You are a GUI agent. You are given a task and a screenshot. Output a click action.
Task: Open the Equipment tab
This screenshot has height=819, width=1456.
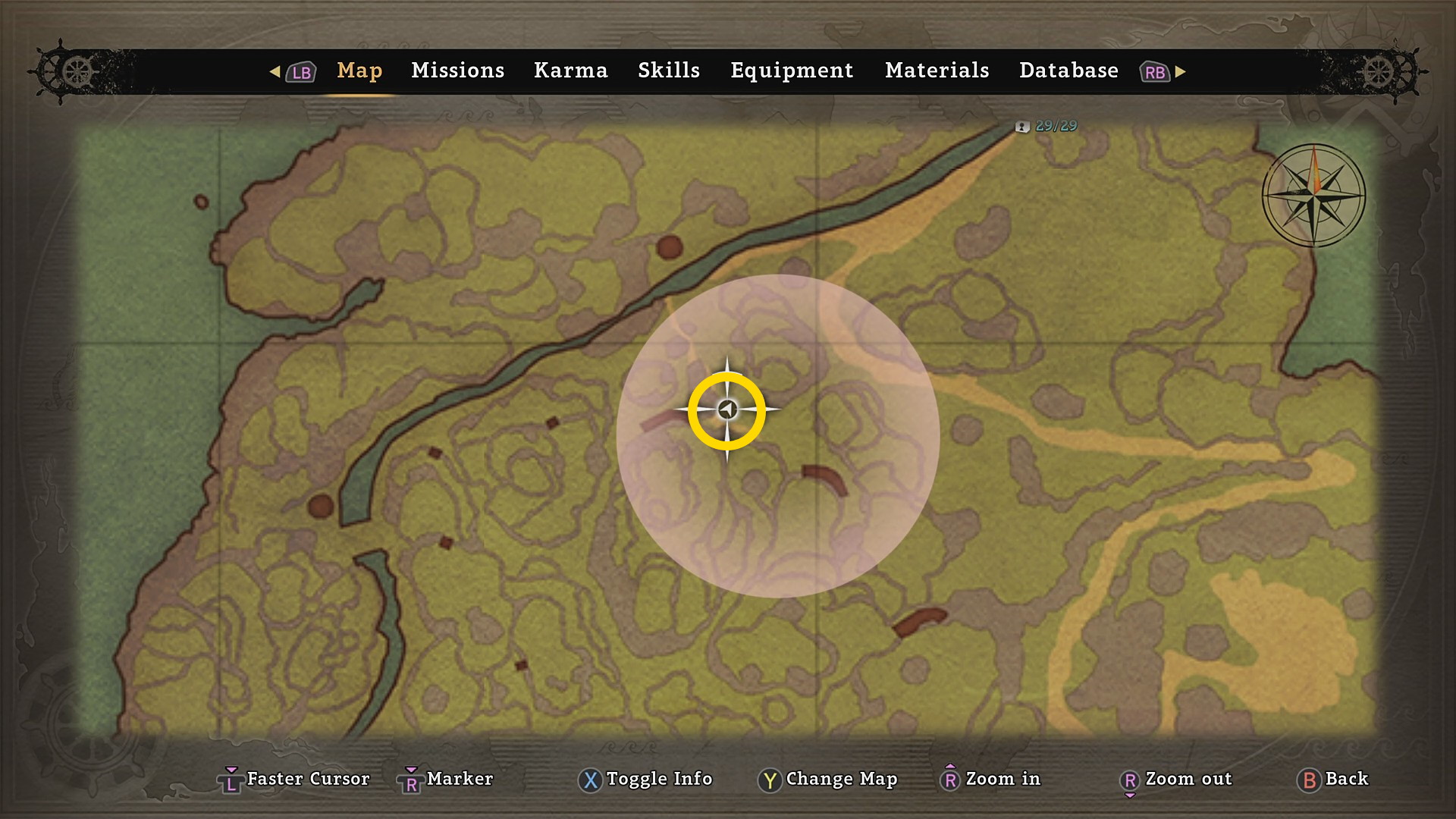tap(791, 71)
